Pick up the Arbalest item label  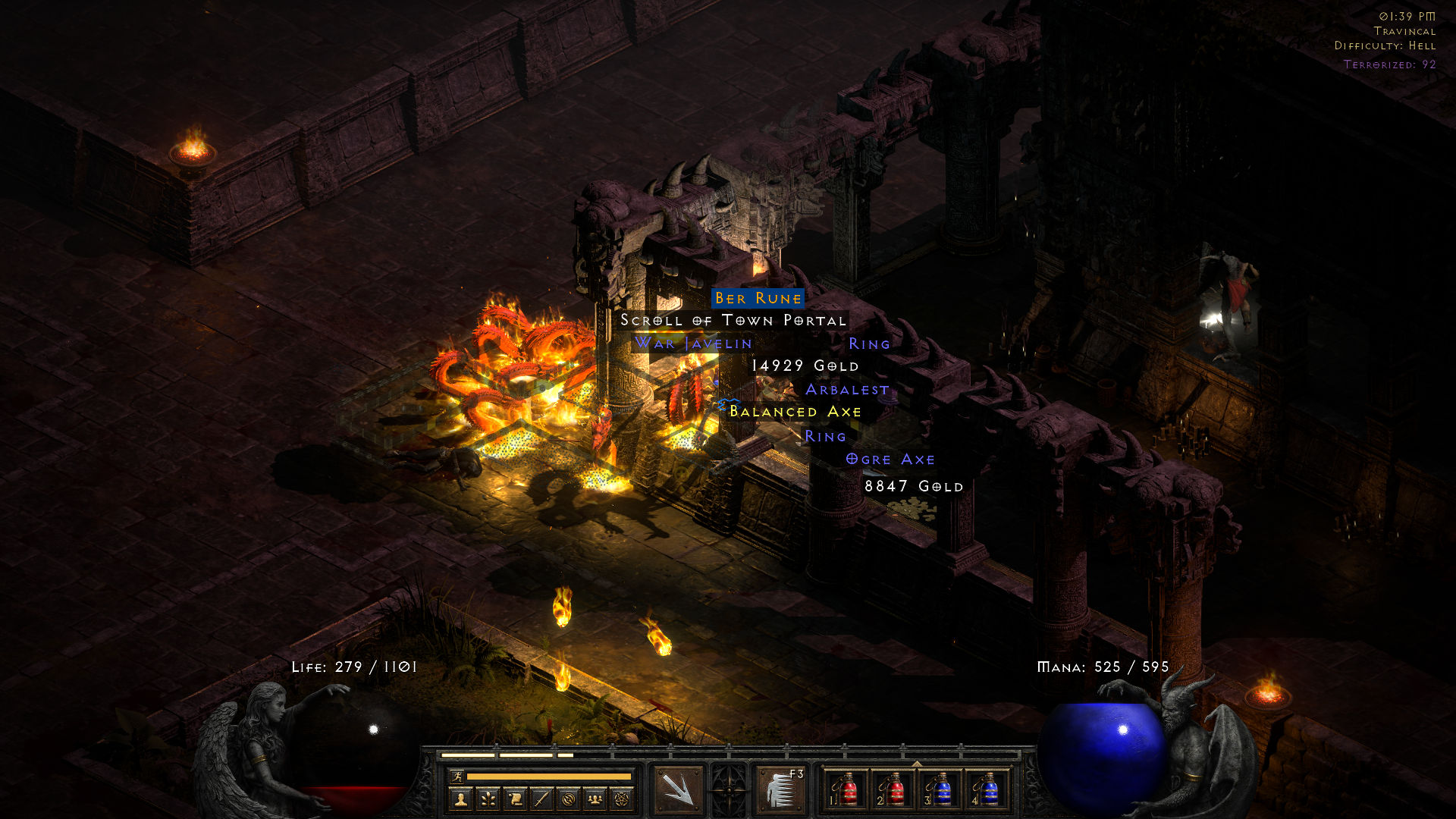847,390
